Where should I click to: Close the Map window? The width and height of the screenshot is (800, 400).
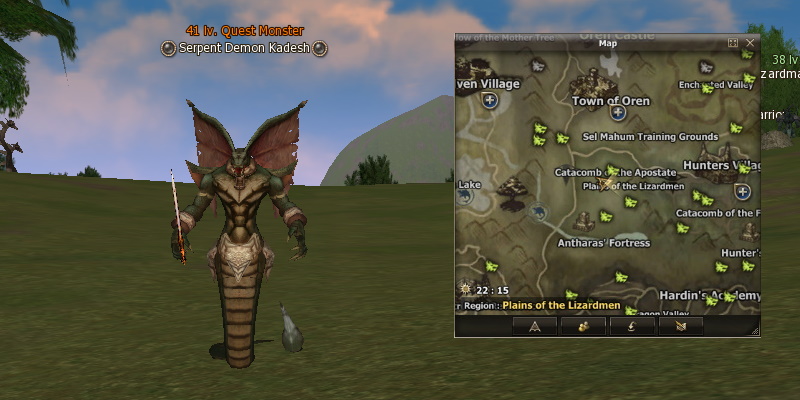click(x=750, y=43)
